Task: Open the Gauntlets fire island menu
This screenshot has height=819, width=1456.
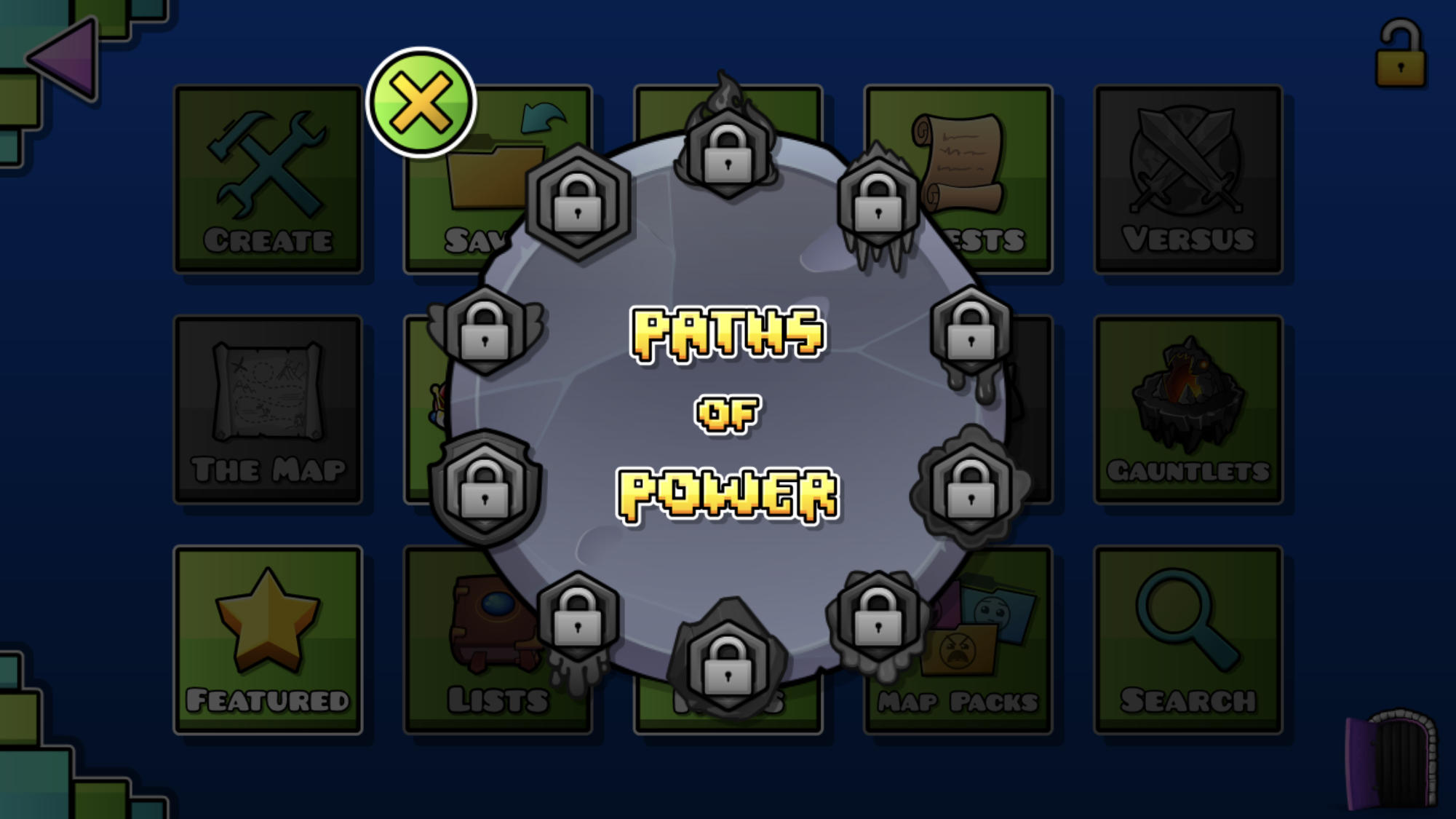Action: (1188, 408)
